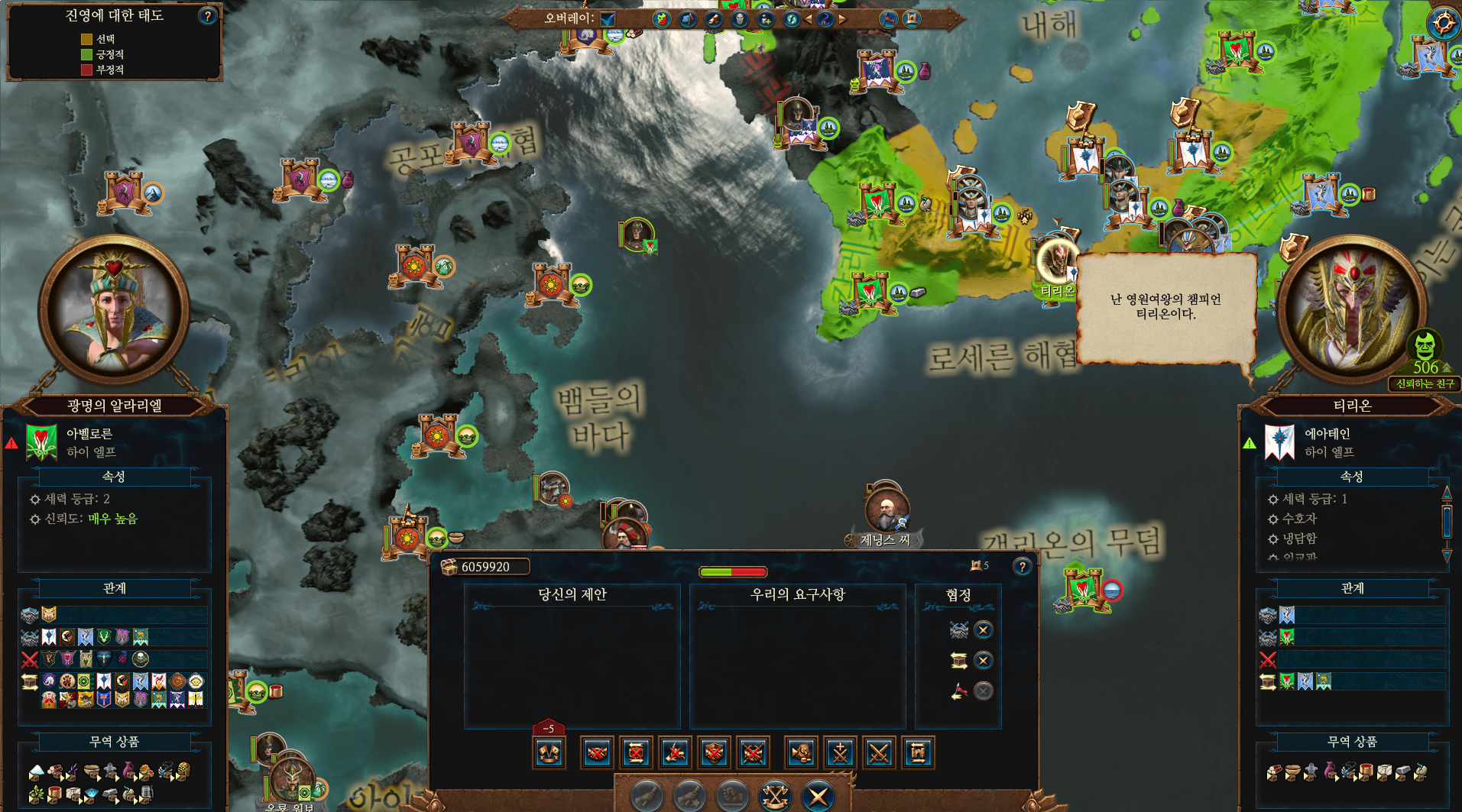
Task: Remove the handshake treaty from 협정 list
Action: [x=984, y=630]
